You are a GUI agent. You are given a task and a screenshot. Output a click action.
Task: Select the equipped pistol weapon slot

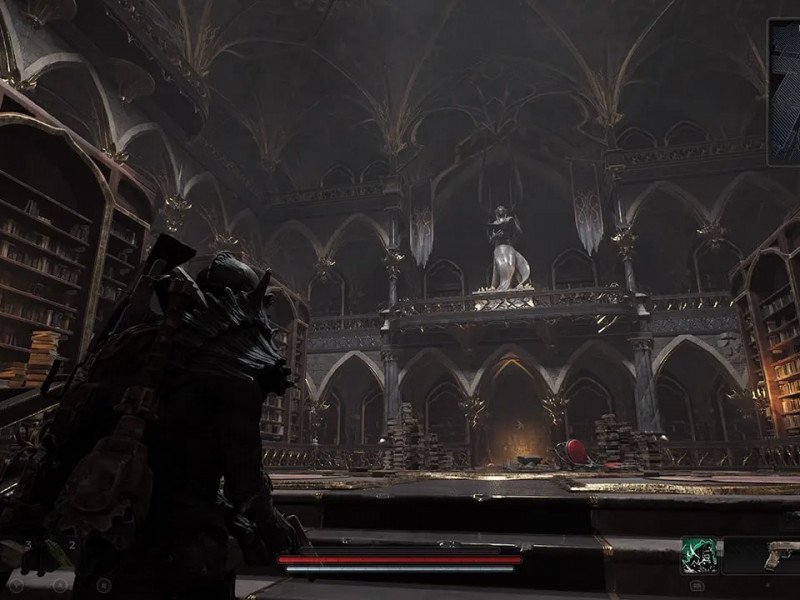[x=780, y=556]
